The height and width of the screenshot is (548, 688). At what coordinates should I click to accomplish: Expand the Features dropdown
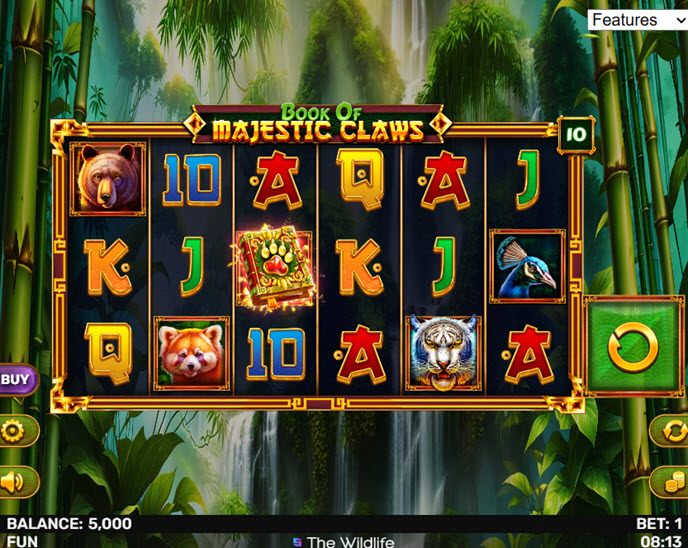click(x=636, y=20)
